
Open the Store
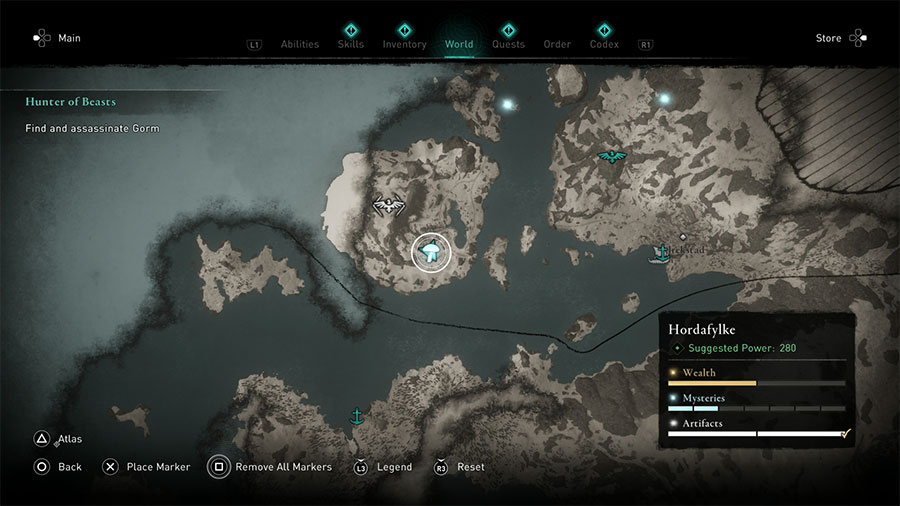[x=841, y=38]
